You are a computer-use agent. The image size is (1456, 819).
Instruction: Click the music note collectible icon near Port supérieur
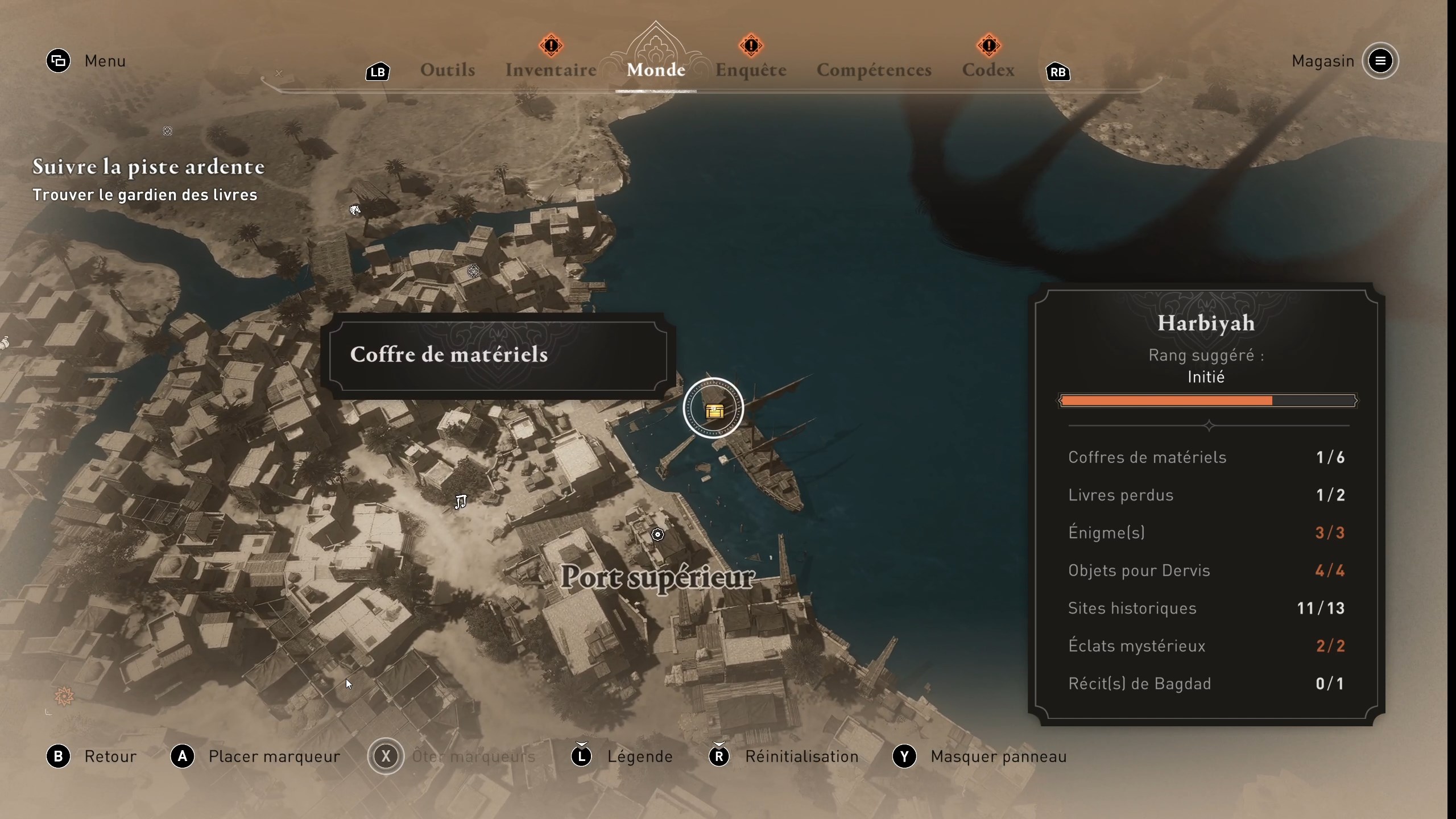pos(461,502)
